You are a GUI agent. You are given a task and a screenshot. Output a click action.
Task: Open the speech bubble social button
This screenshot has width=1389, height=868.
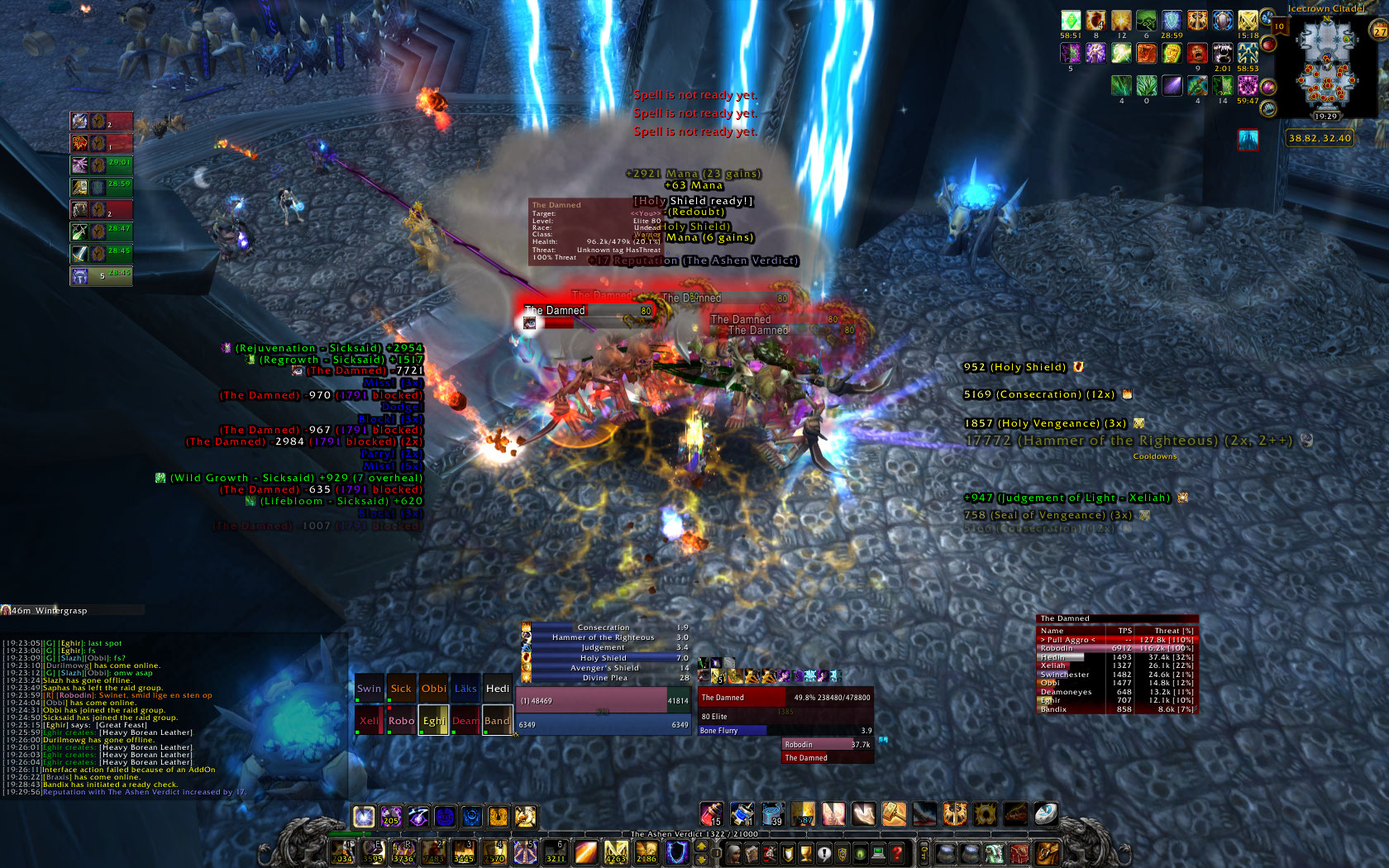pos(824,853)
